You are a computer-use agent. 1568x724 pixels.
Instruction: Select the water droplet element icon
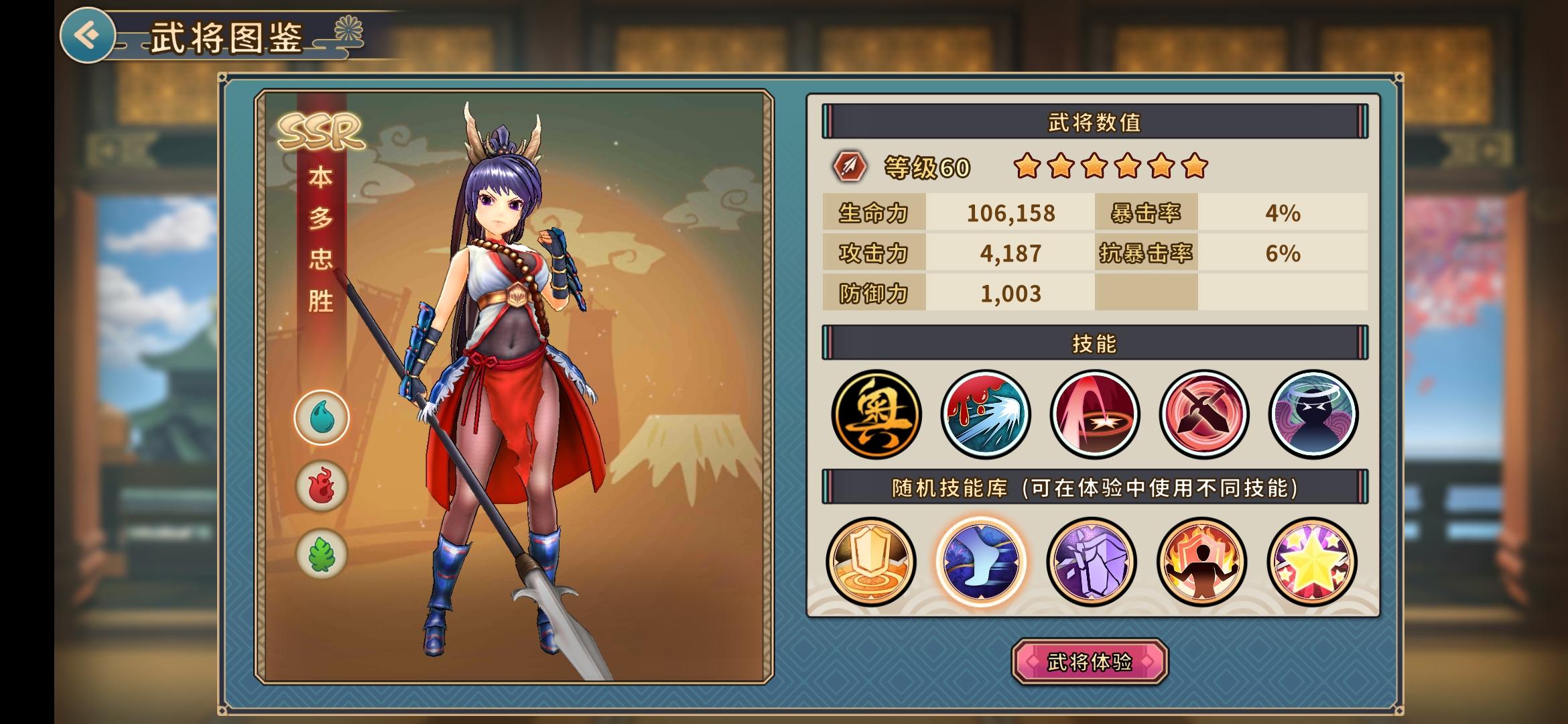(322, 418)
